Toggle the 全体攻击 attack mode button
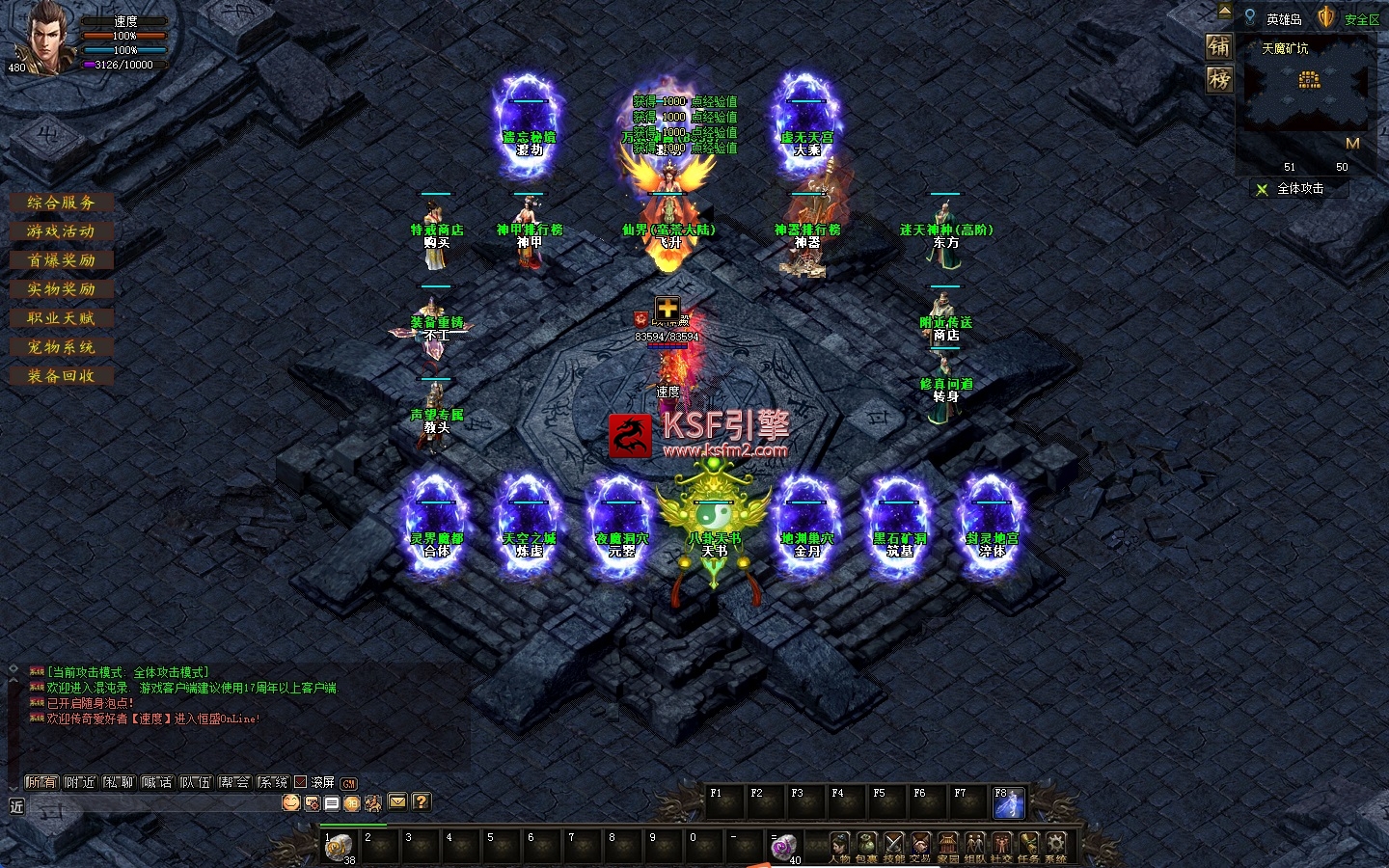The width and height of the screenshot is (1389, 868). click(1298, 189)
